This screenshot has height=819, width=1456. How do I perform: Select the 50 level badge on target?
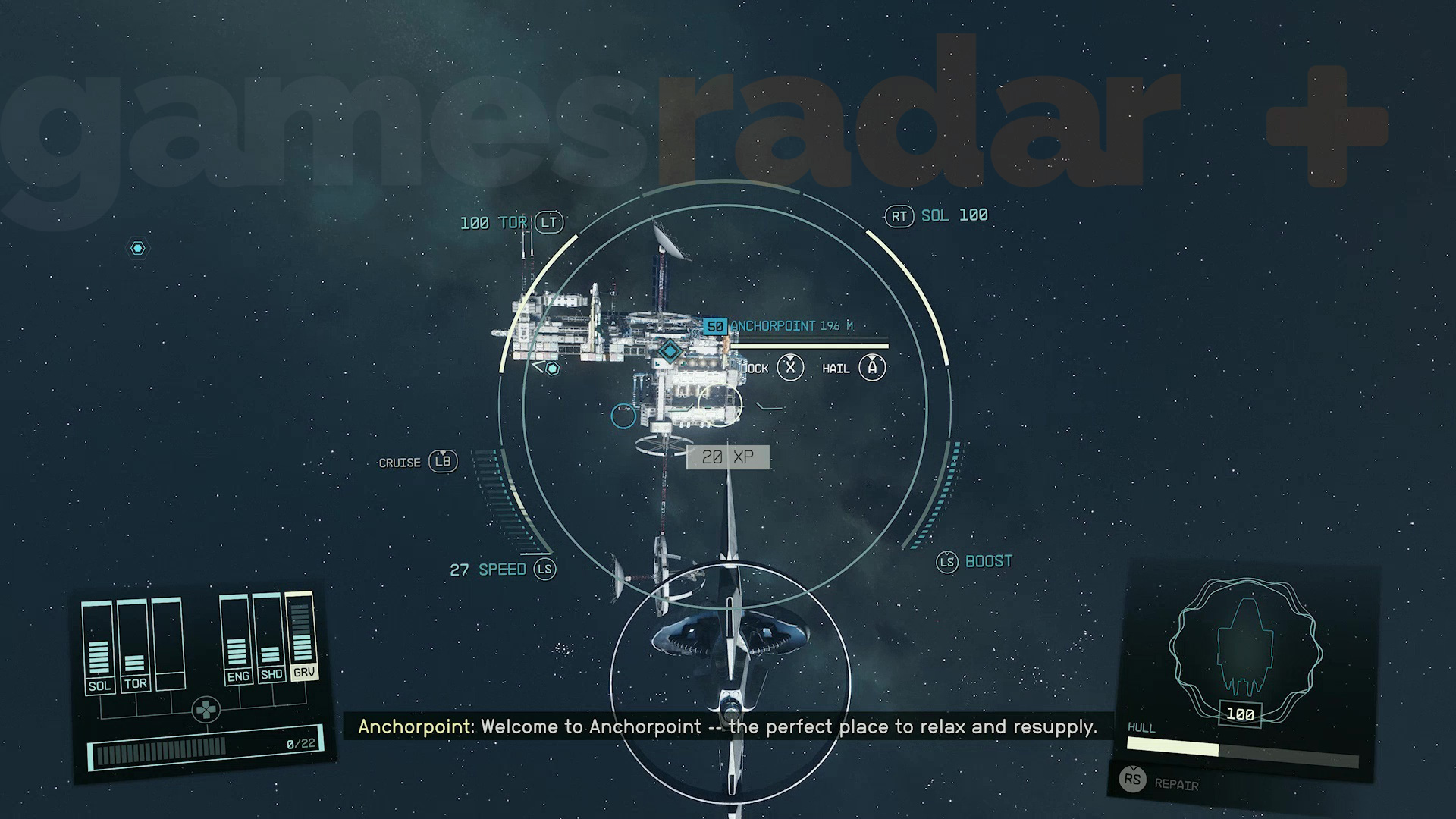714,326
